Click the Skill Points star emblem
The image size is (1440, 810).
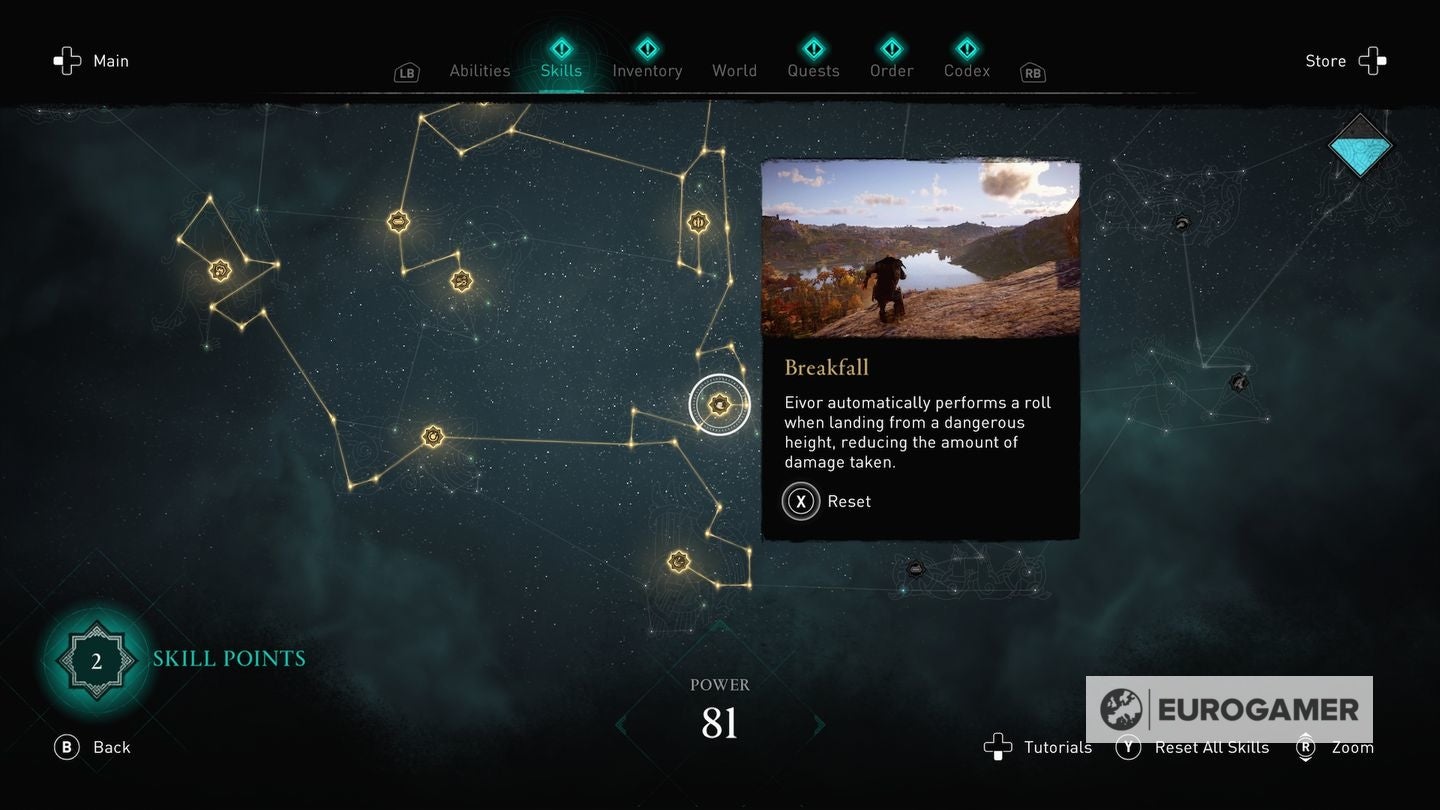pos(95,659)
